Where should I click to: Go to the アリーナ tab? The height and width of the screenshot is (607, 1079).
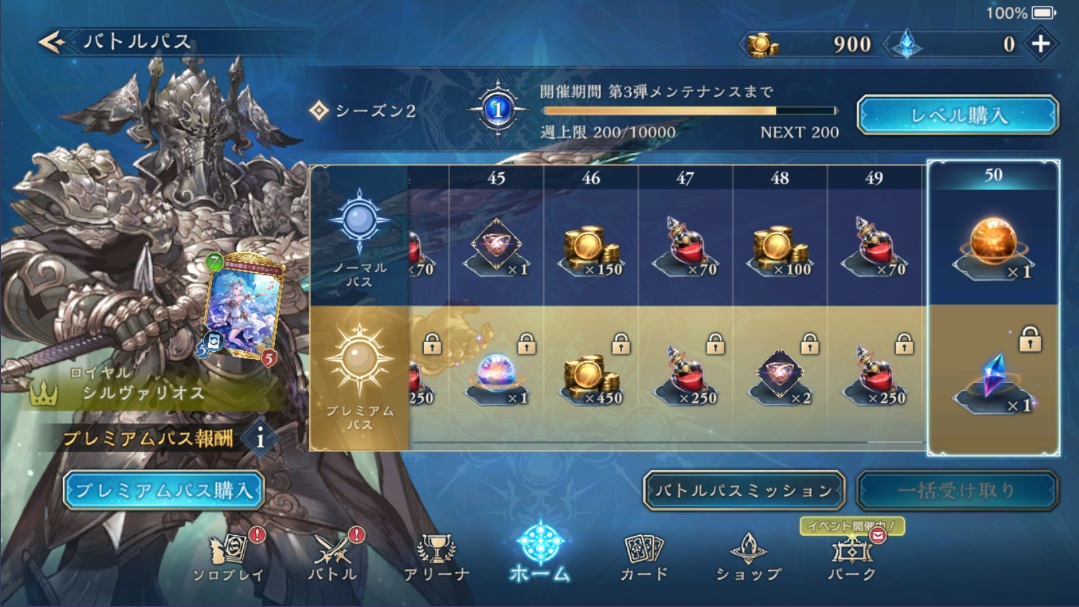point(435,557)
